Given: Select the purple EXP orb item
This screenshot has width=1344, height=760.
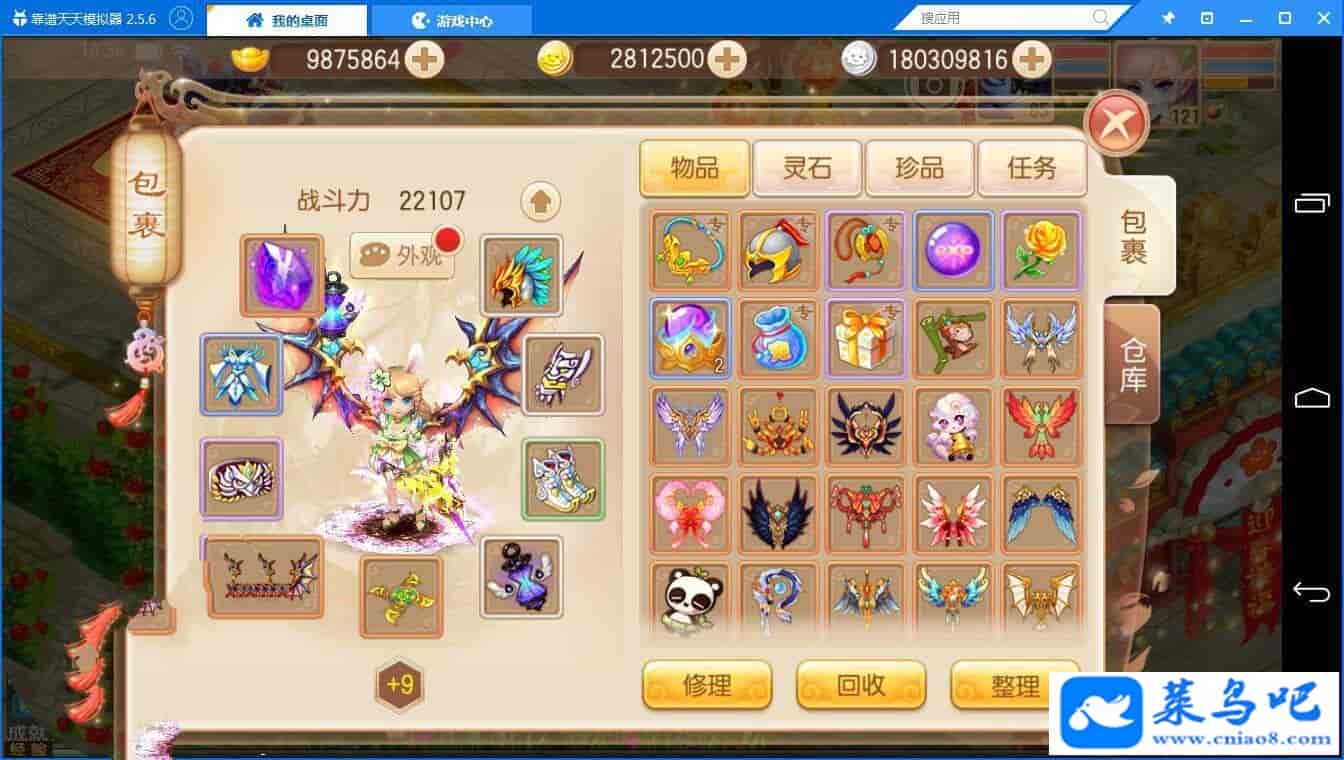Looking at the screenshot, I should coord(953,250).
